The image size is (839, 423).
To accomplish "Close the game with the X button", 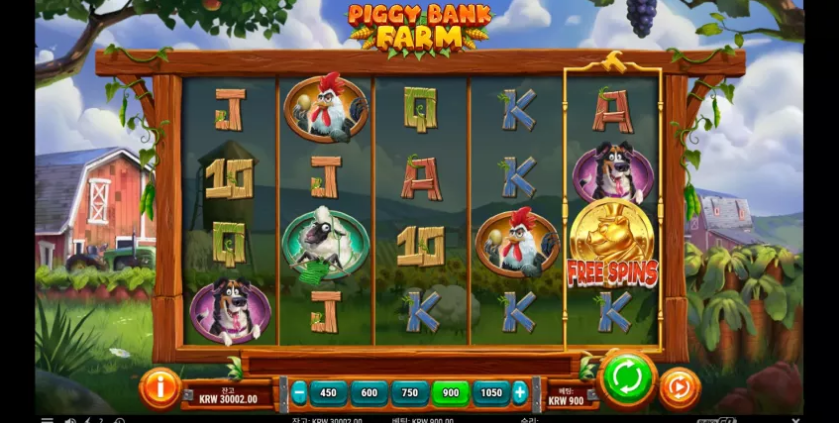I will tap(796, 420).
